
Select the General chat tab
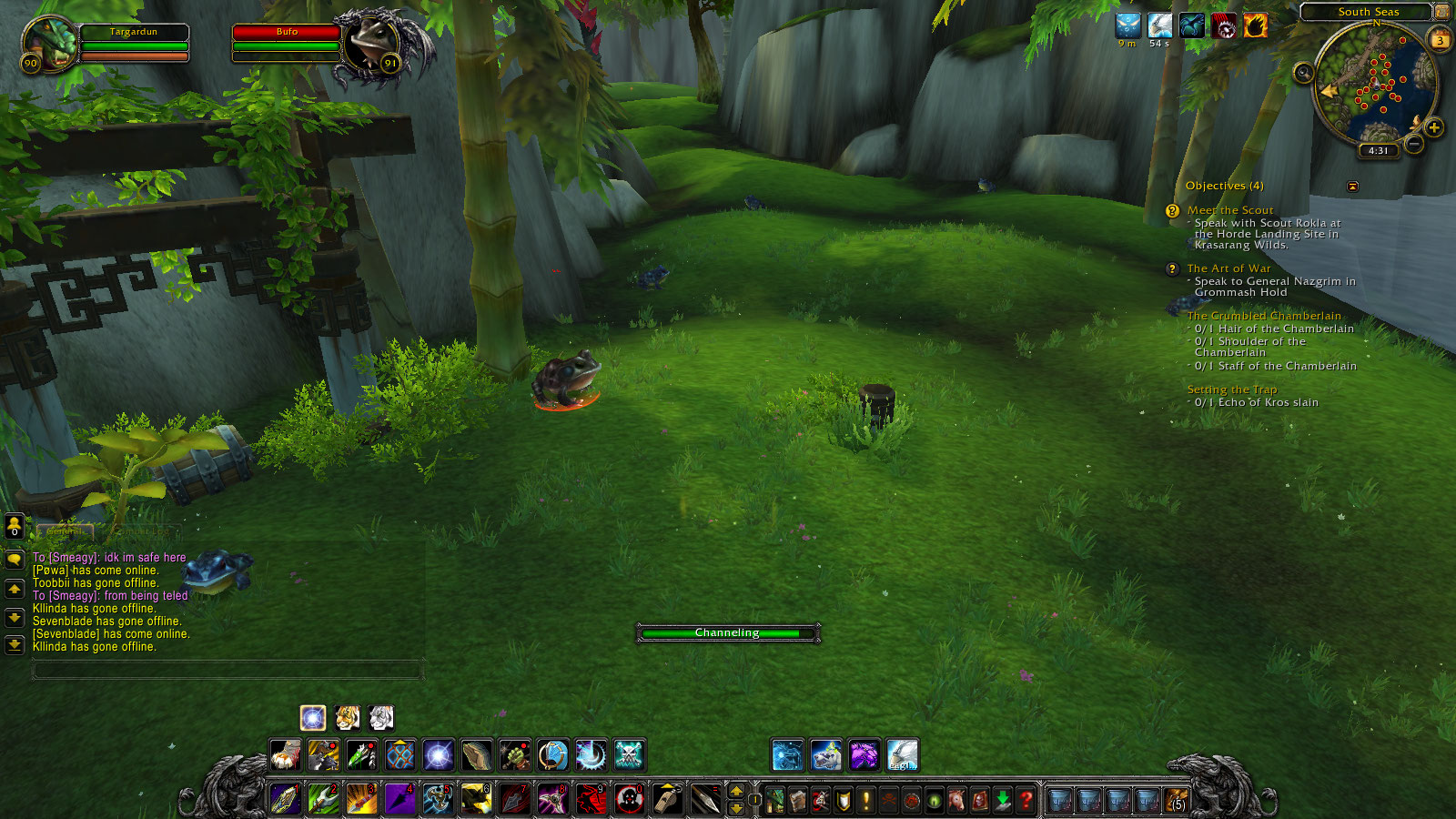(x=66, y=531)
